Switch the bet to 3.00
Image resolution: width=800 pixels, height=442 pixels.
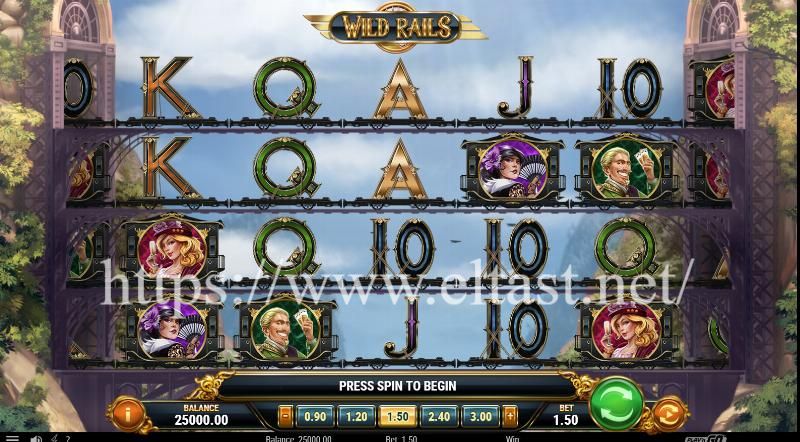point(480,416)
